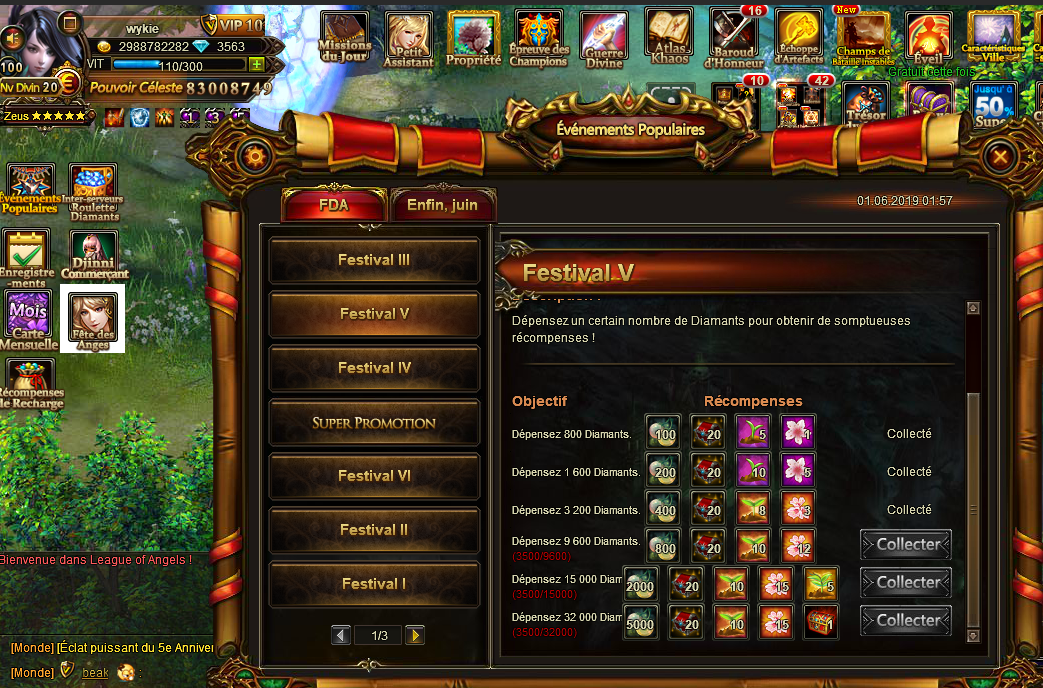Switch to the Enfin, juin tab
This screenshot has height=688, width=1043.
(x=442, y=205)
